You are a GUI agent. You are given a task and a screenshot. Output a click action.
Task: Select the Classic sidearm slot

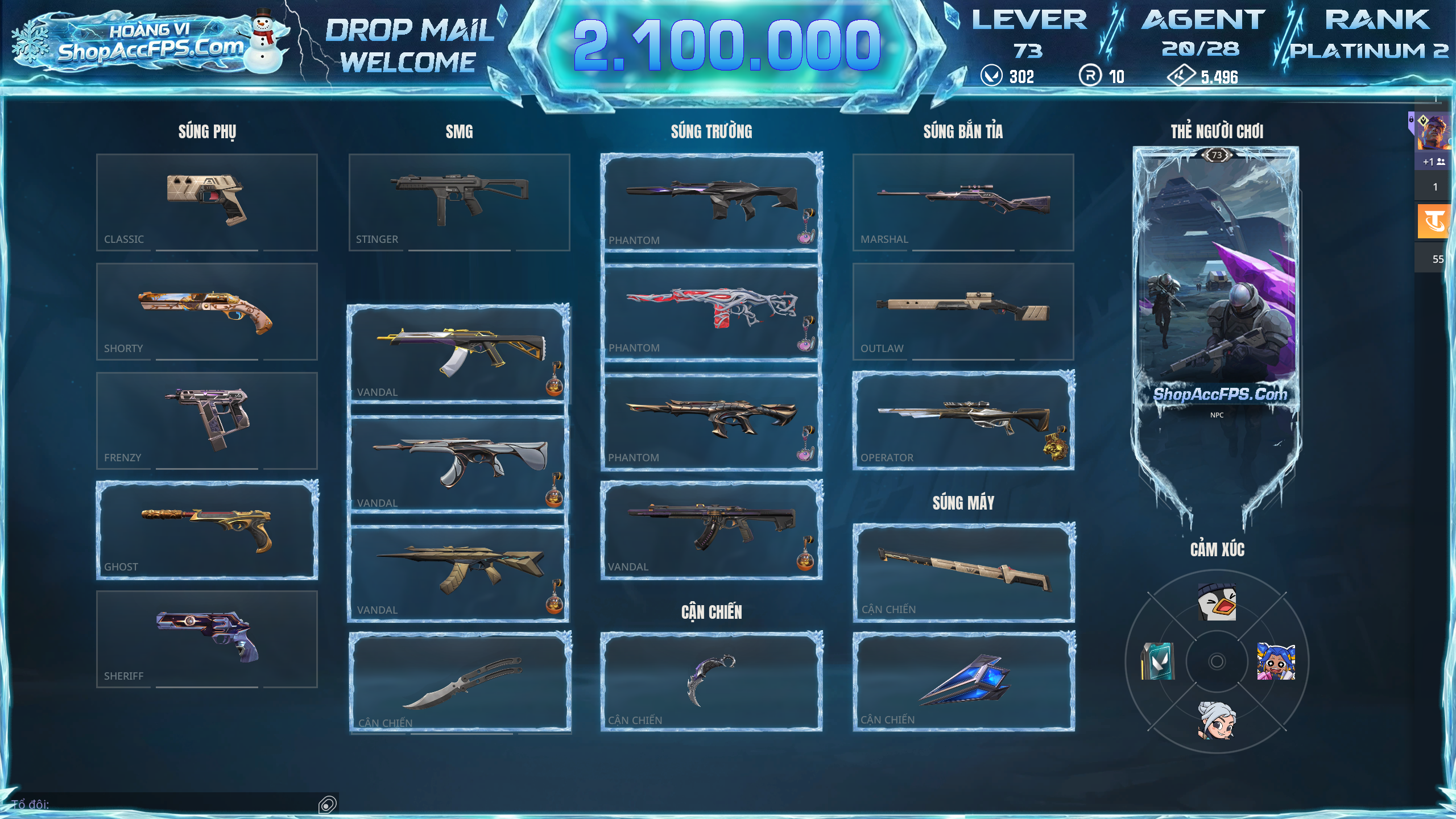(207, 202)
